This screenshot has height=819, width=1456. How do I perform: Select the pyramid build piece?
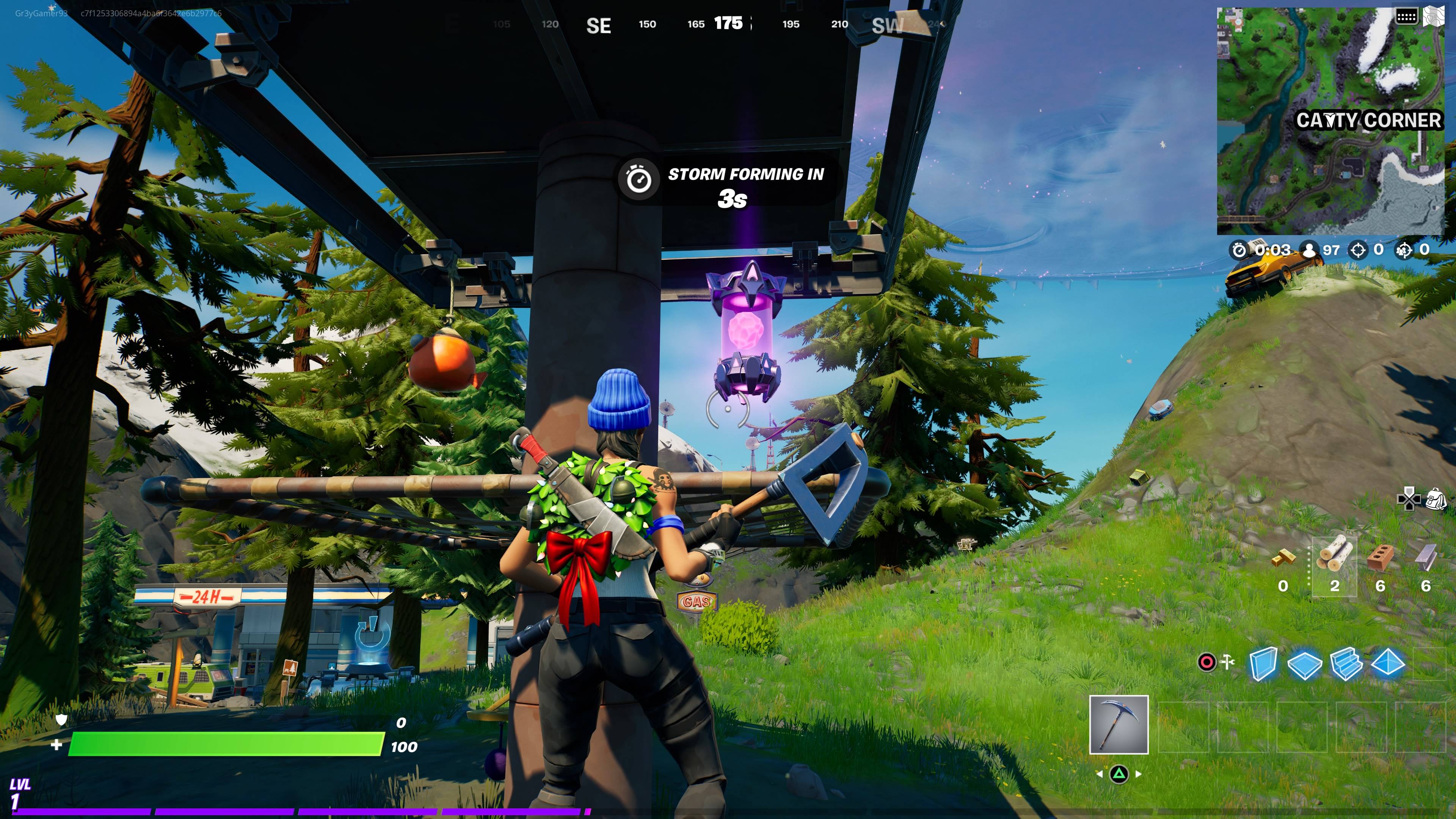(x=1389, y=664)
